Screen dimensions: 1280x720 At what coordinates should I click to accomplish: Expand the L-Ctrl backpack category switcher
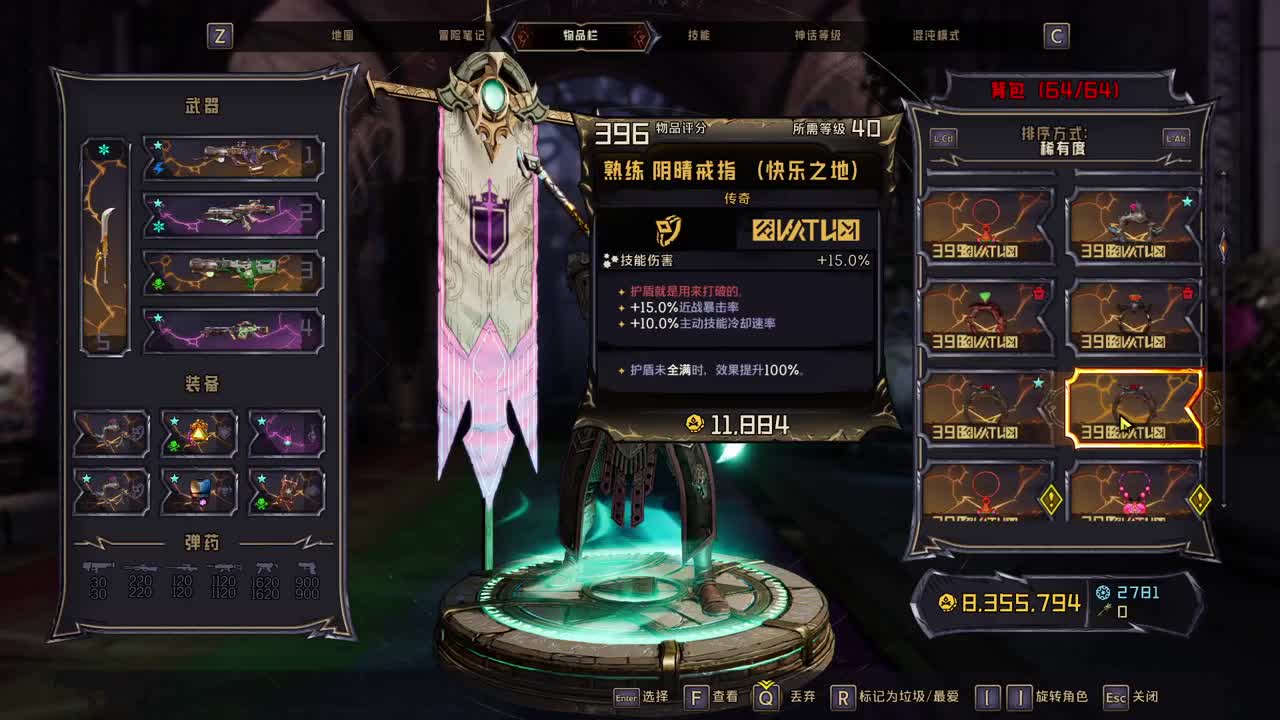(x=944, y=139)
